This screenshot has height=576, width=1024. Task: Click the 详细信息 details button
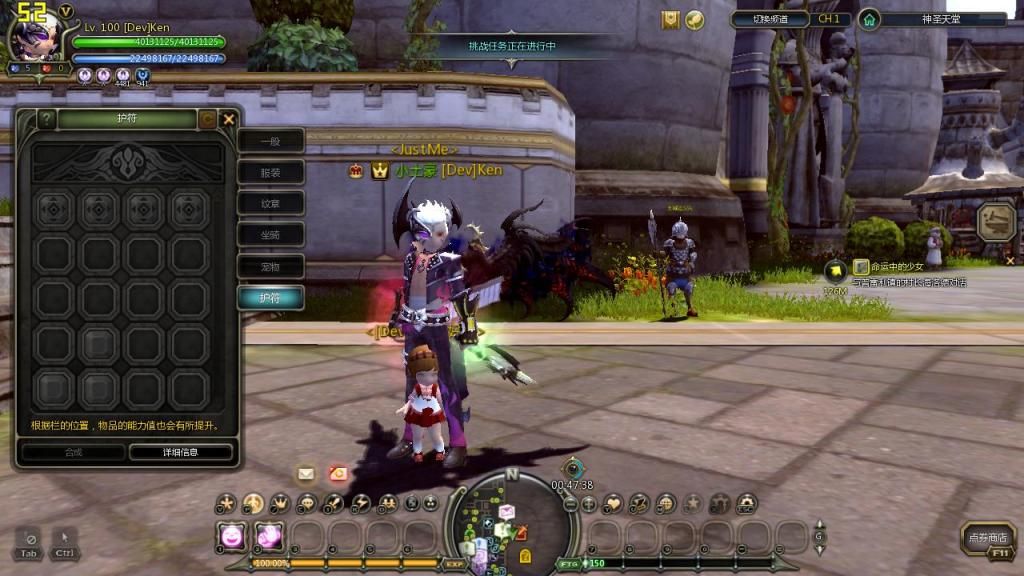(x=181, y=452)
